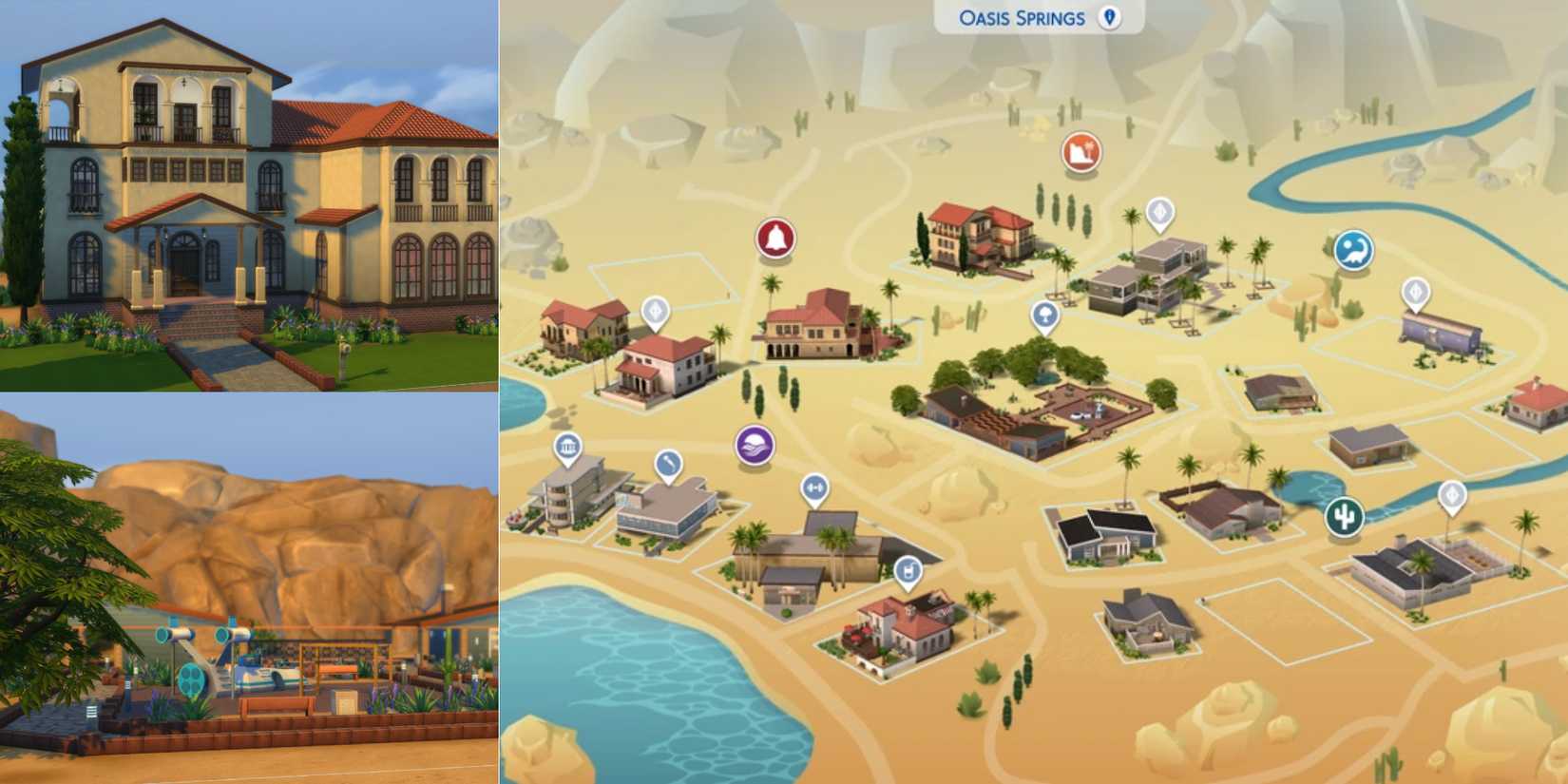Select the red bell landmark icon
This screenshot has height=784, width=1568.
776,238
